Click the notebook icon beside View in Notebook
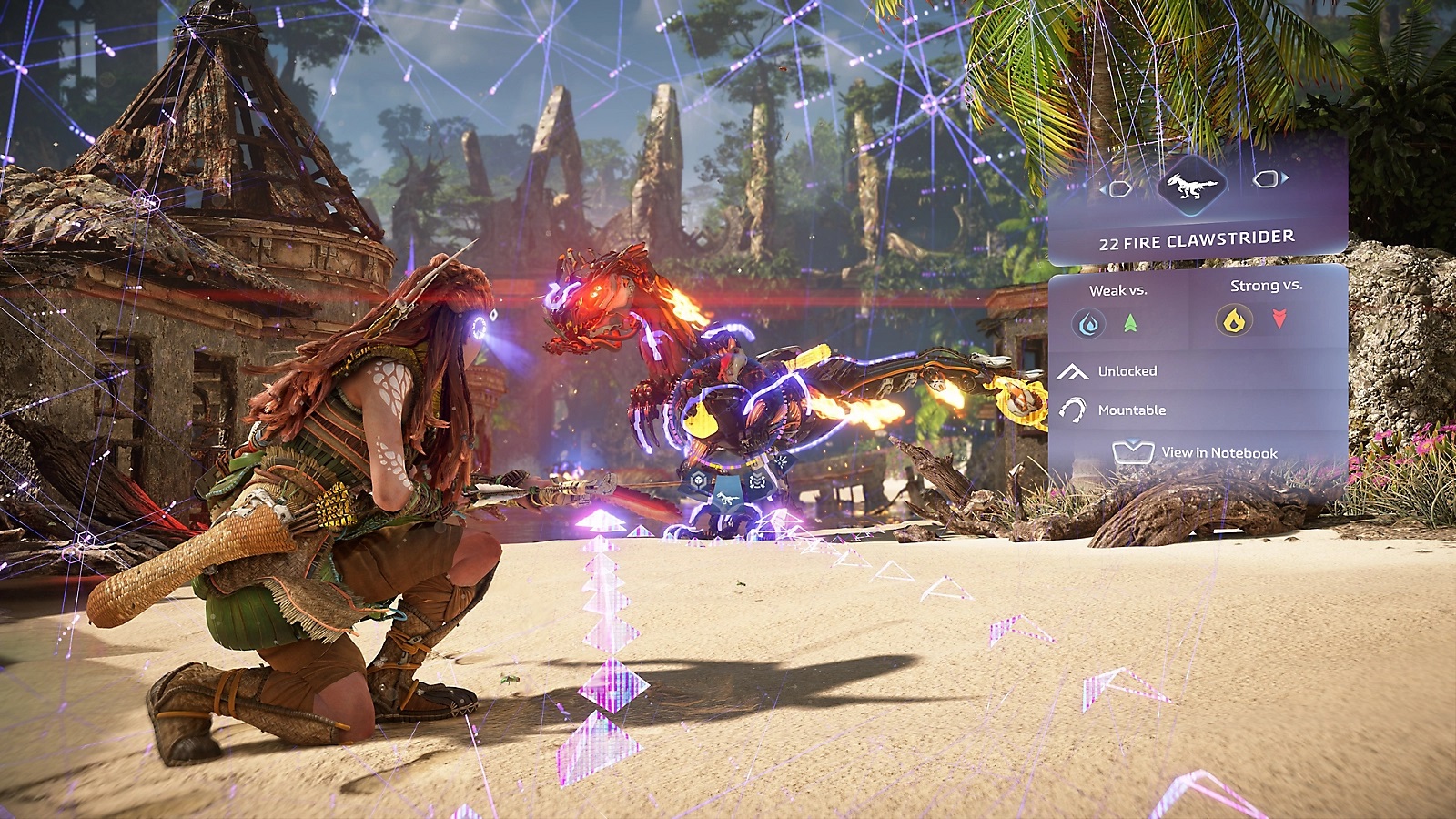Image resolution: width=1456 pixels, height=819 pixels. [x=1135, y=451]
